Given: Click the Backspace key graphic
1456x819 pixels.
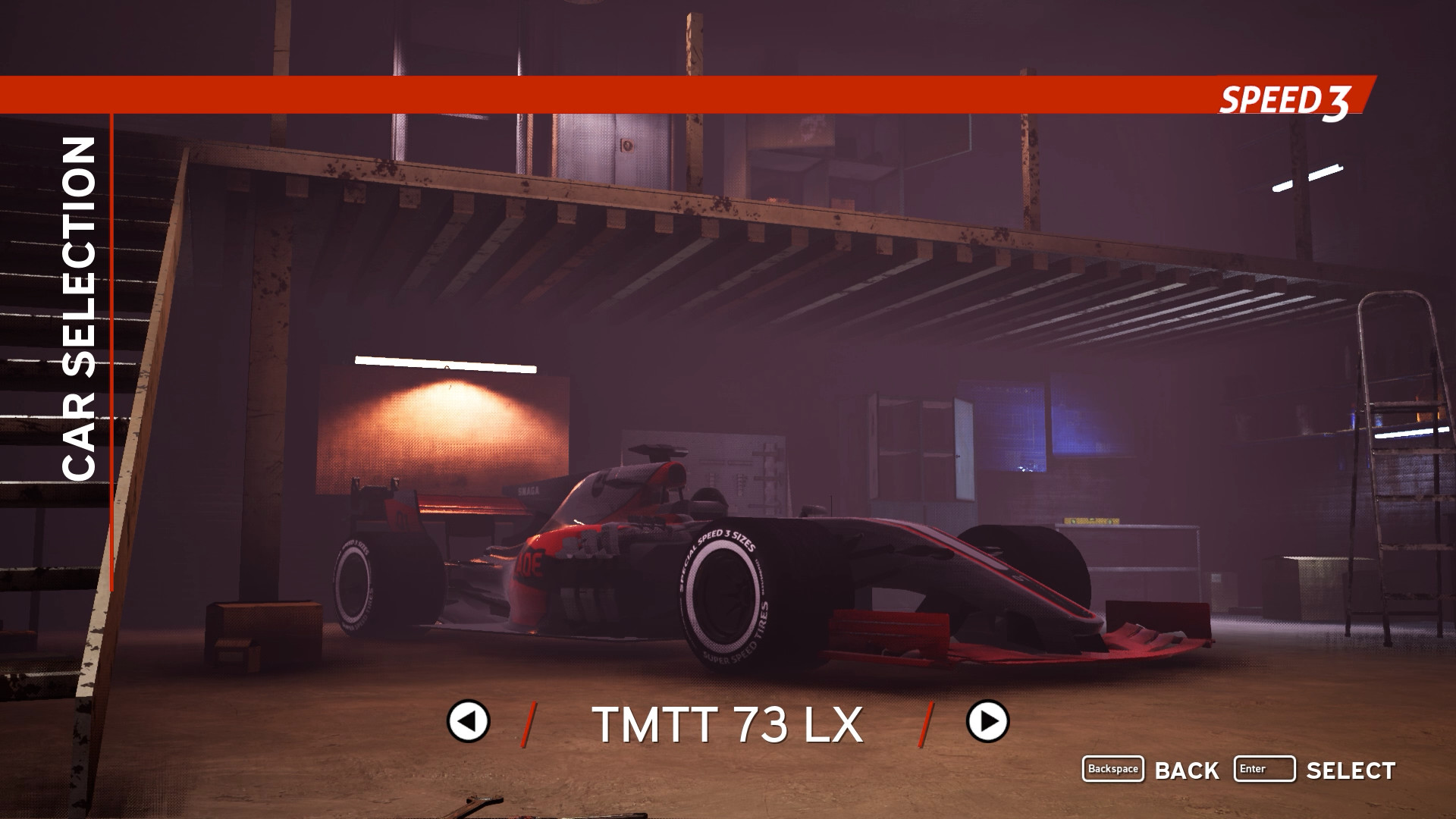Looking at the screenshot, I should [x=1115, y=769].
